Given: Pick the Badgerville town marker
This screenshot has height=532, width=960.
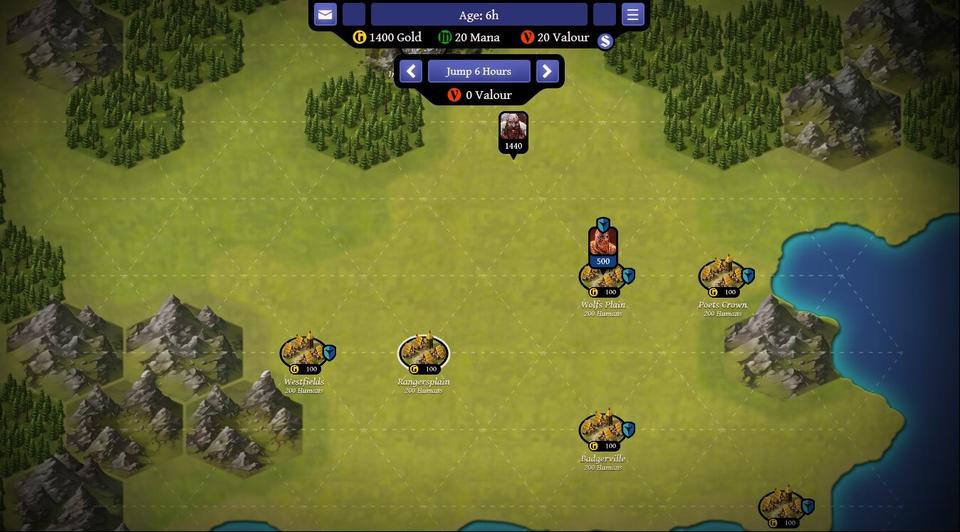Looking at the screenshot, I should pos(602,429).
